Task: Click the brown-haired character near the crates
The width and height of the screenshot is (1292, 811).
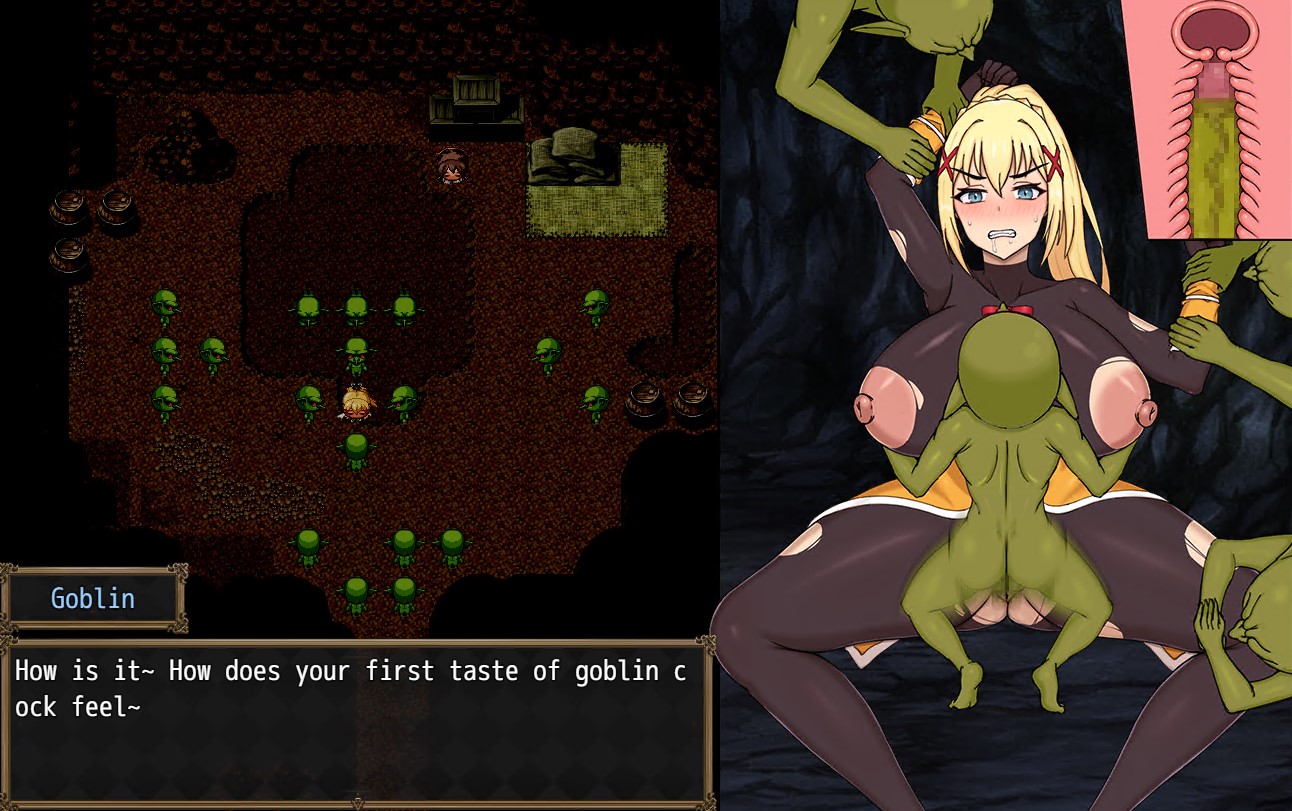Action: click(x=451, y=167)
